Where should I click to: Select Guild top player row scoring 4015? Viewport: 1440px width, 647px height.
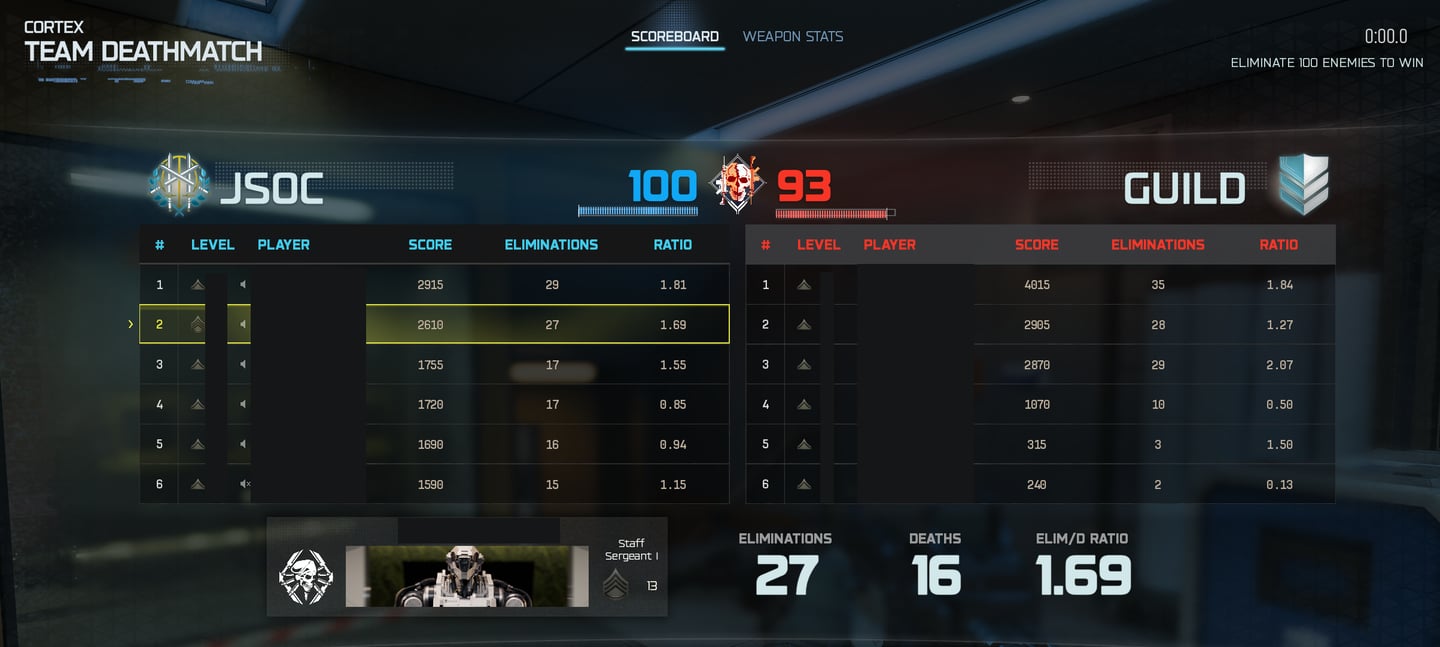[1040, 285]
